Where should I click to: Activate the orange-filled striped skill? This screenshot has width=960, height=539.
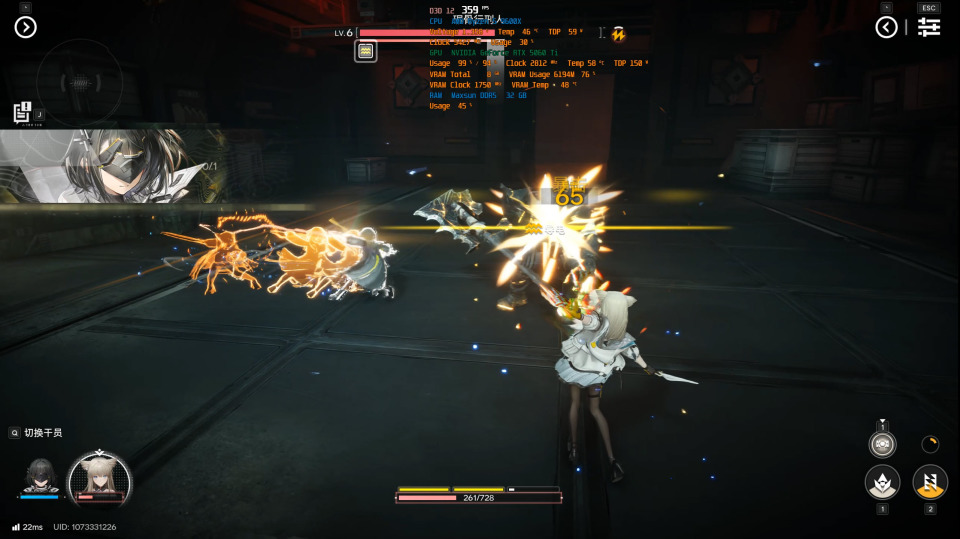pyautogui.click(x=930, y=483)
